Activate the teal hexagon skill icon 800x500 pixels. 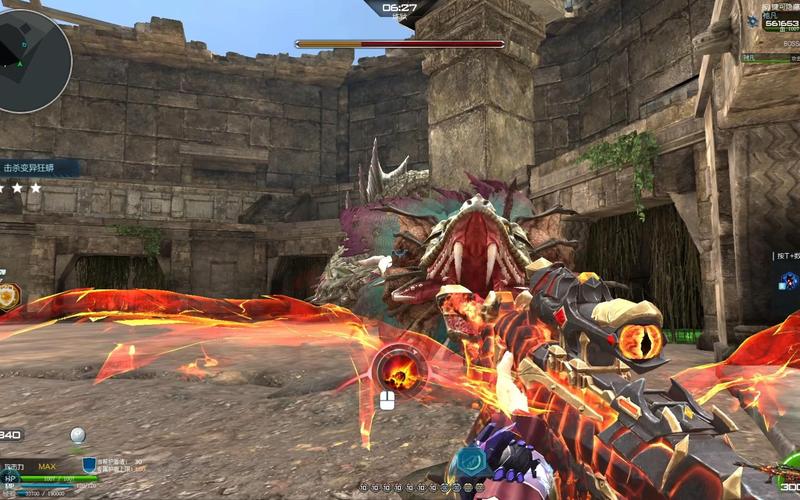[467, 463]
